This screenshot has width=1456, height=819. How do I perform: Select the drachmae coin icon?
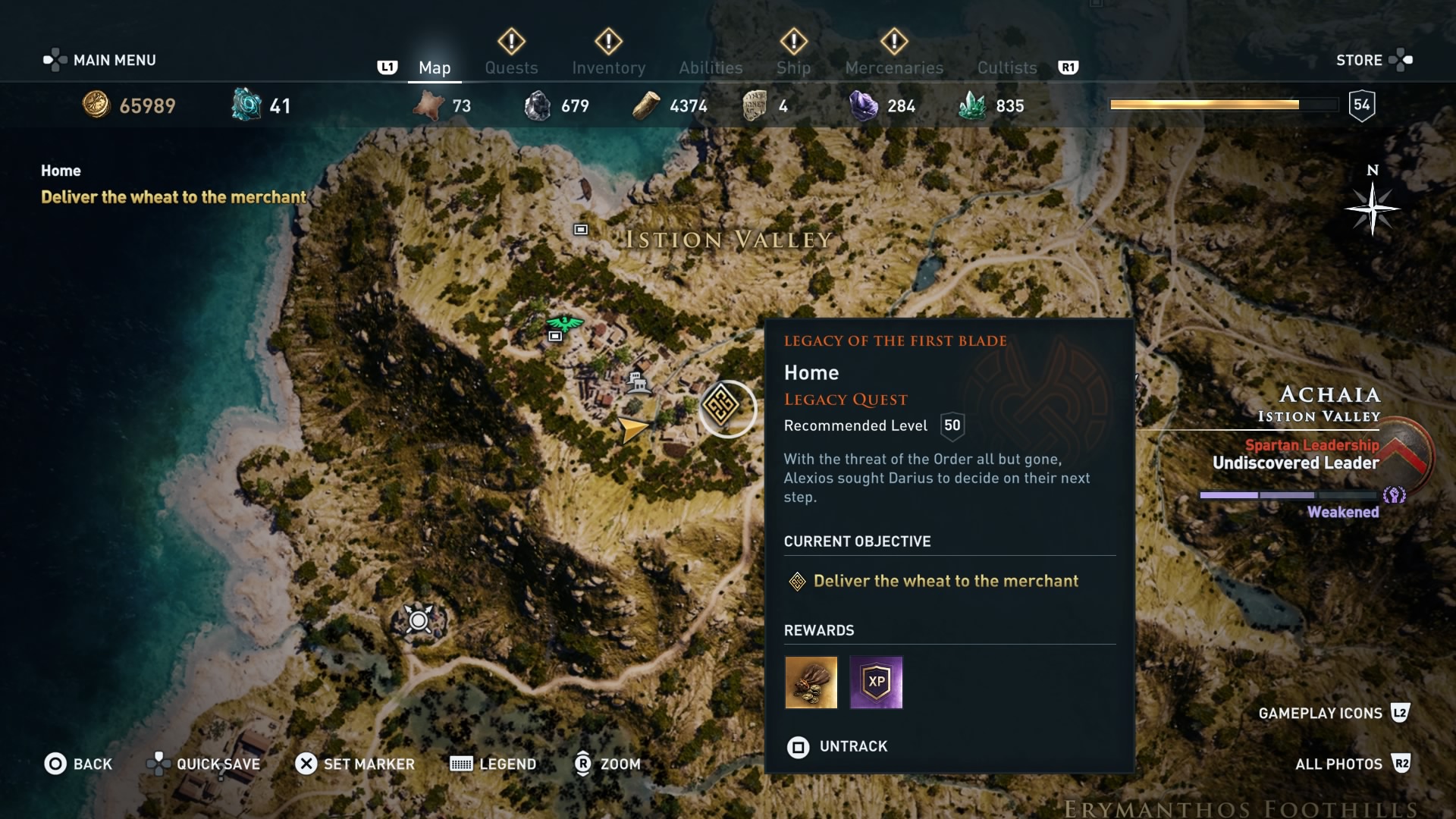(x=95, y=105)
